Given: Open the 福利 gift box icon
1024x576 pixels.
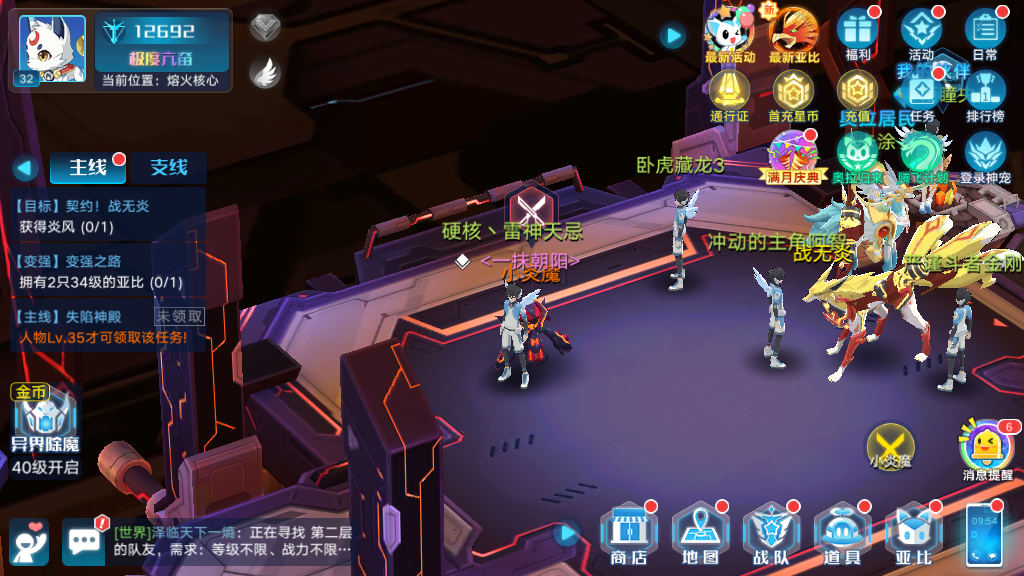Looking at the screenshot, I should 858,36.
